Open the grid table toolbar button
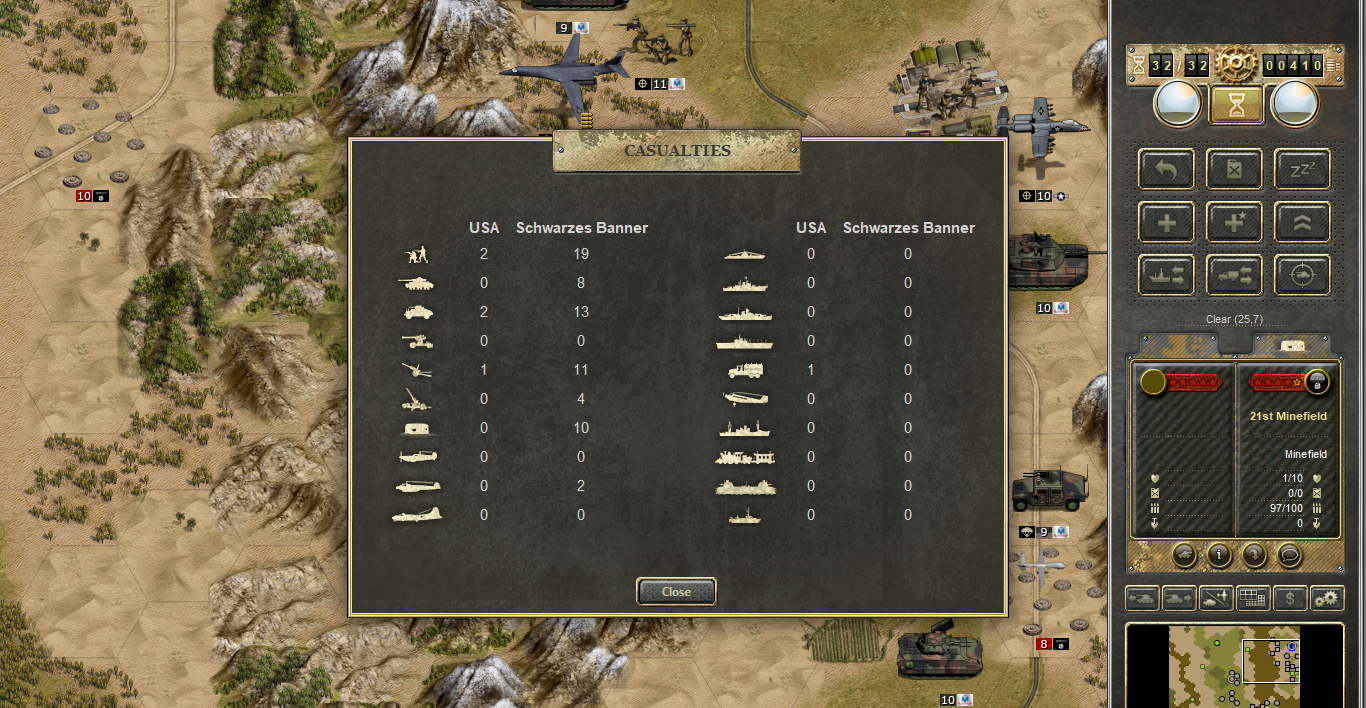This screenshot has width=1366, height=708. (x=1253, y=599)
